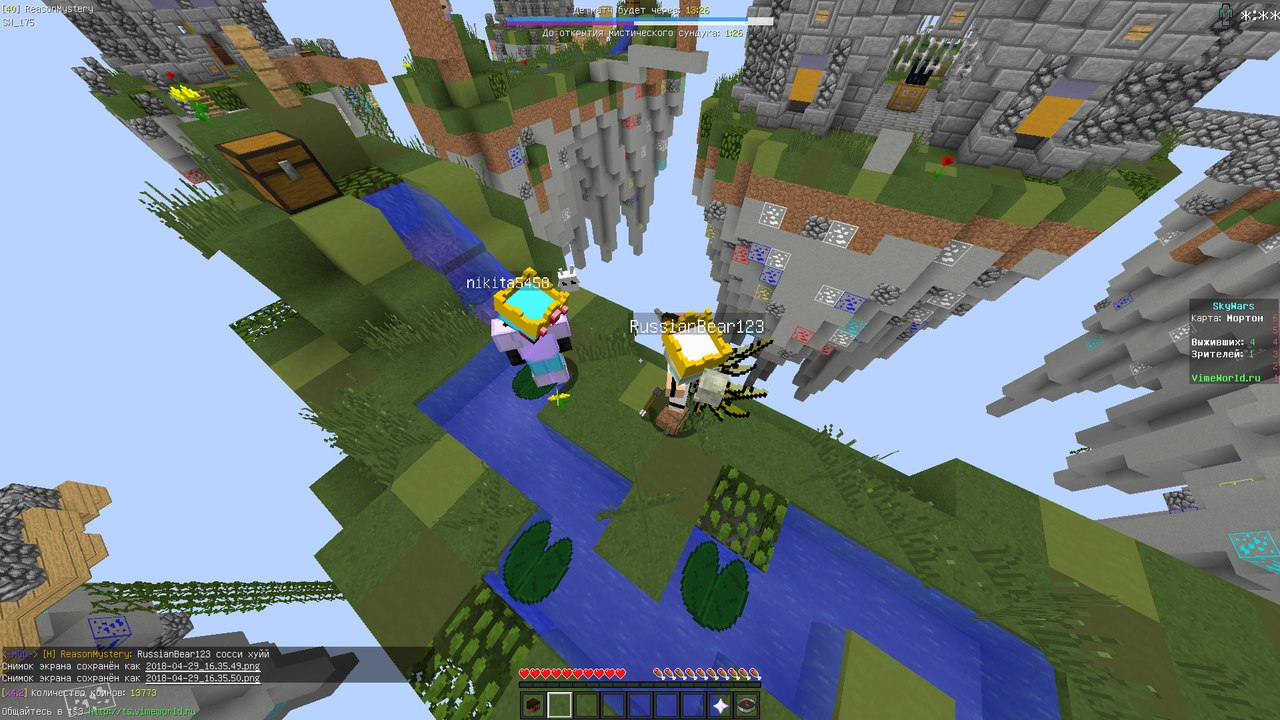Screen dimensions: 1280x720
Task: Click ReasonMystery's name in chat
Action: point(95,654)
